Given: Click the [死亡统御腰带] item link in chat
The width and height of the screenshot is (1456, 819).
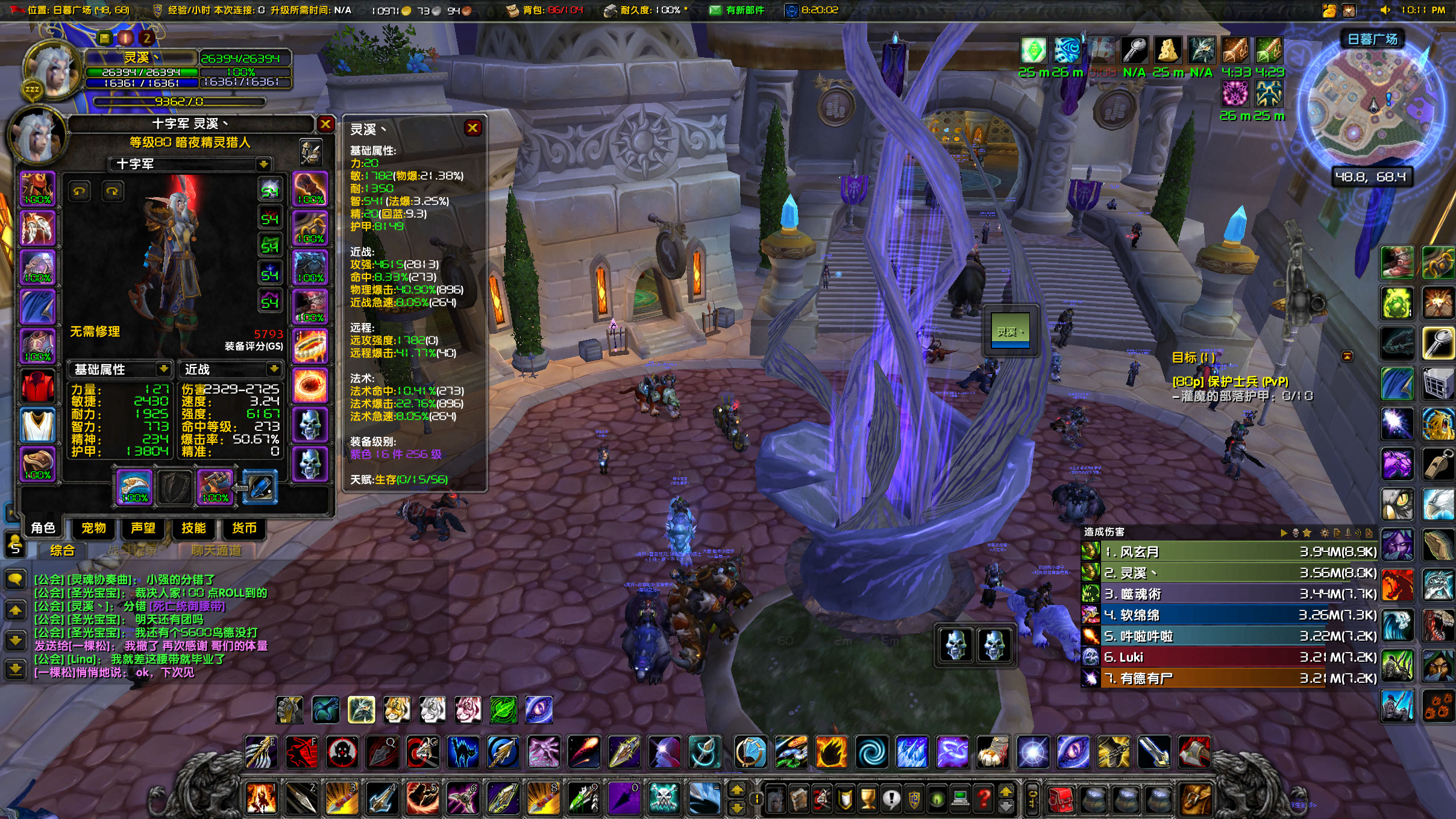Looking at the screenshot, I should (x=173, y=607).
